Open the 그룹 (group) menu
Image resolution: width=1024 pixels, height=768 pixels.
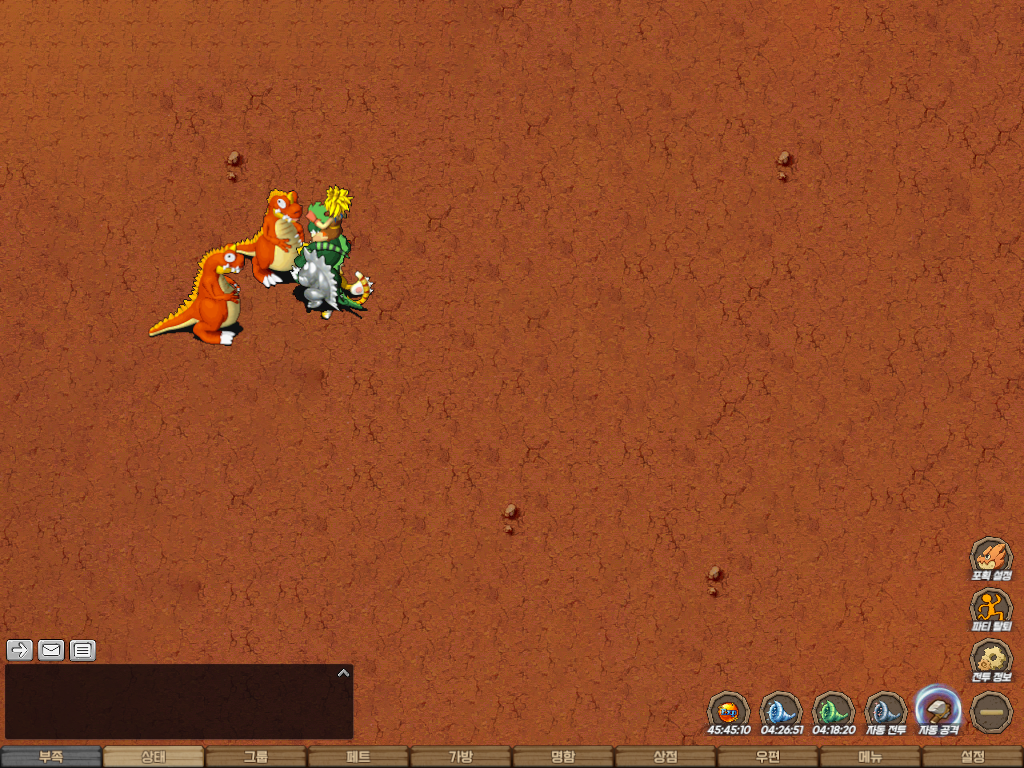(256, 757)
